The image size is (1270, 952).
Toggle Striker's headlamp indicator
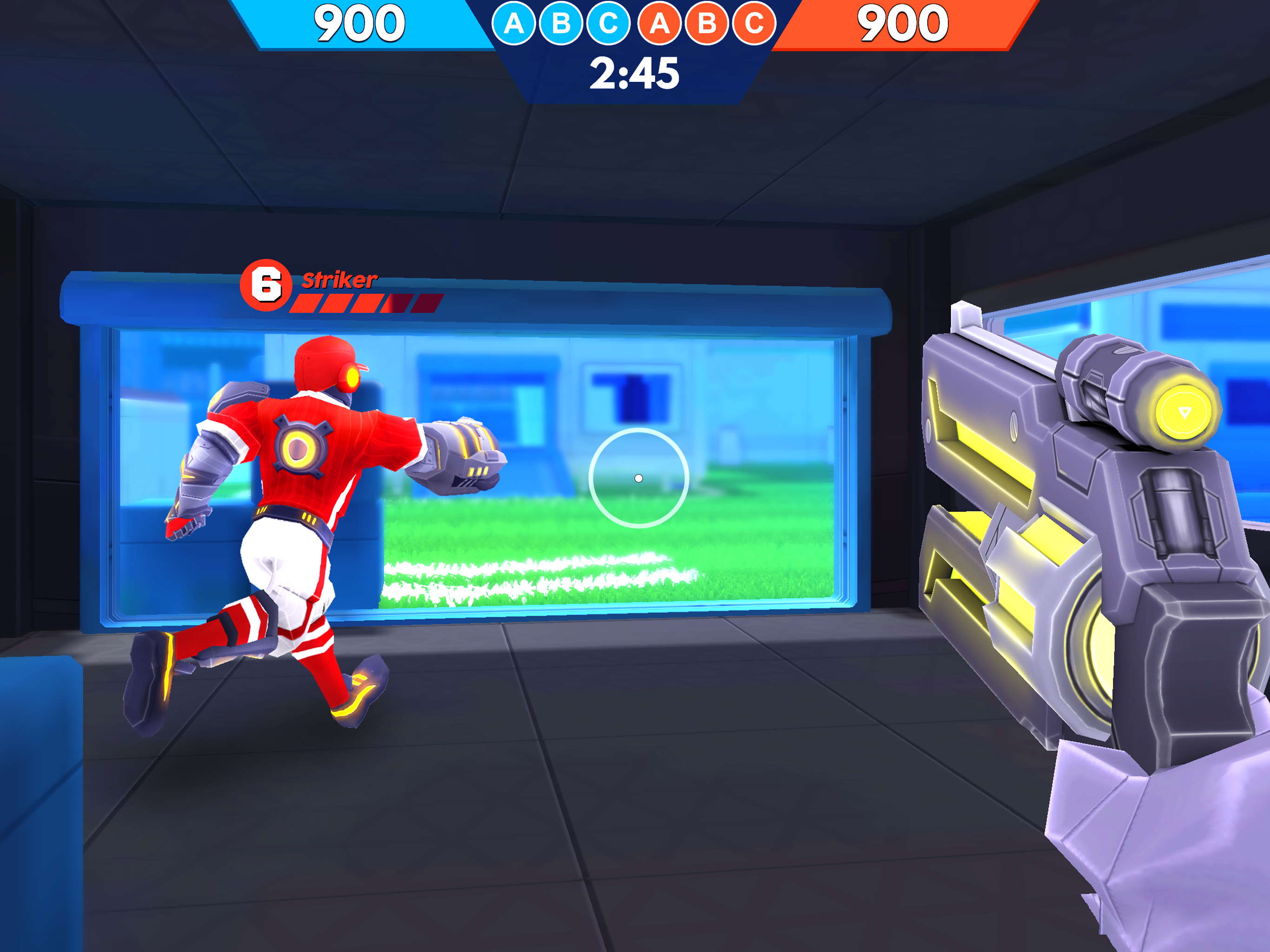coord(352,379)
